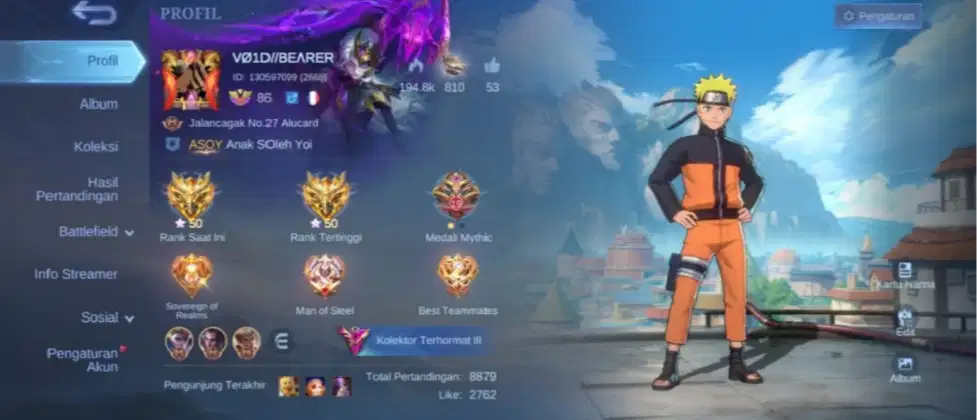Tap the player avatar portrait
The image size is (977, 420).
coord(190,79)
